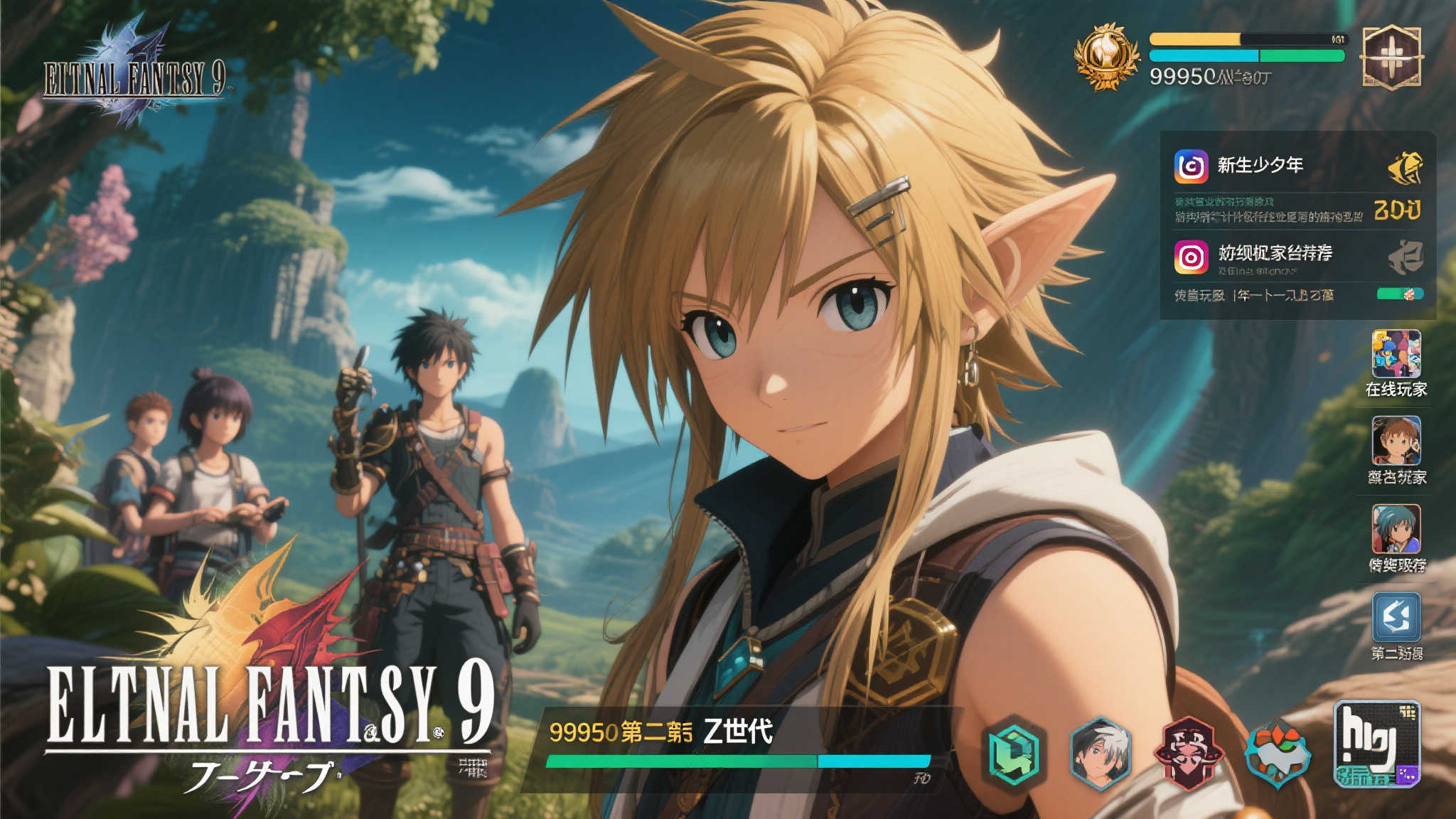Open the black square hlg tile

pyautogui.click(x=1376, y=743)
